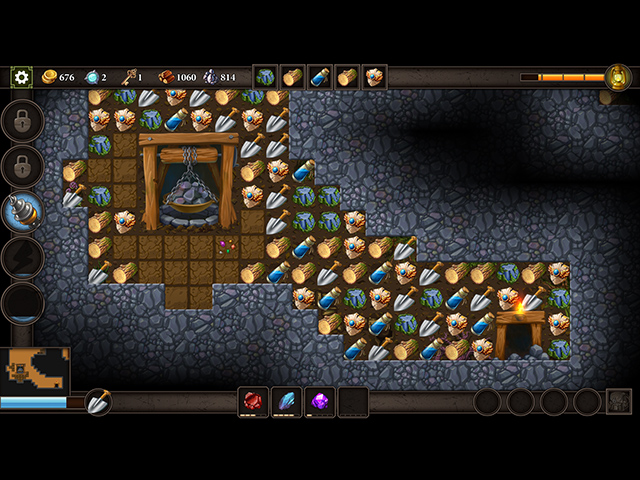This screenshot has height=480, width=640.
Task: Select the green ore icon in top bar
Action: (x=265, y=77)
